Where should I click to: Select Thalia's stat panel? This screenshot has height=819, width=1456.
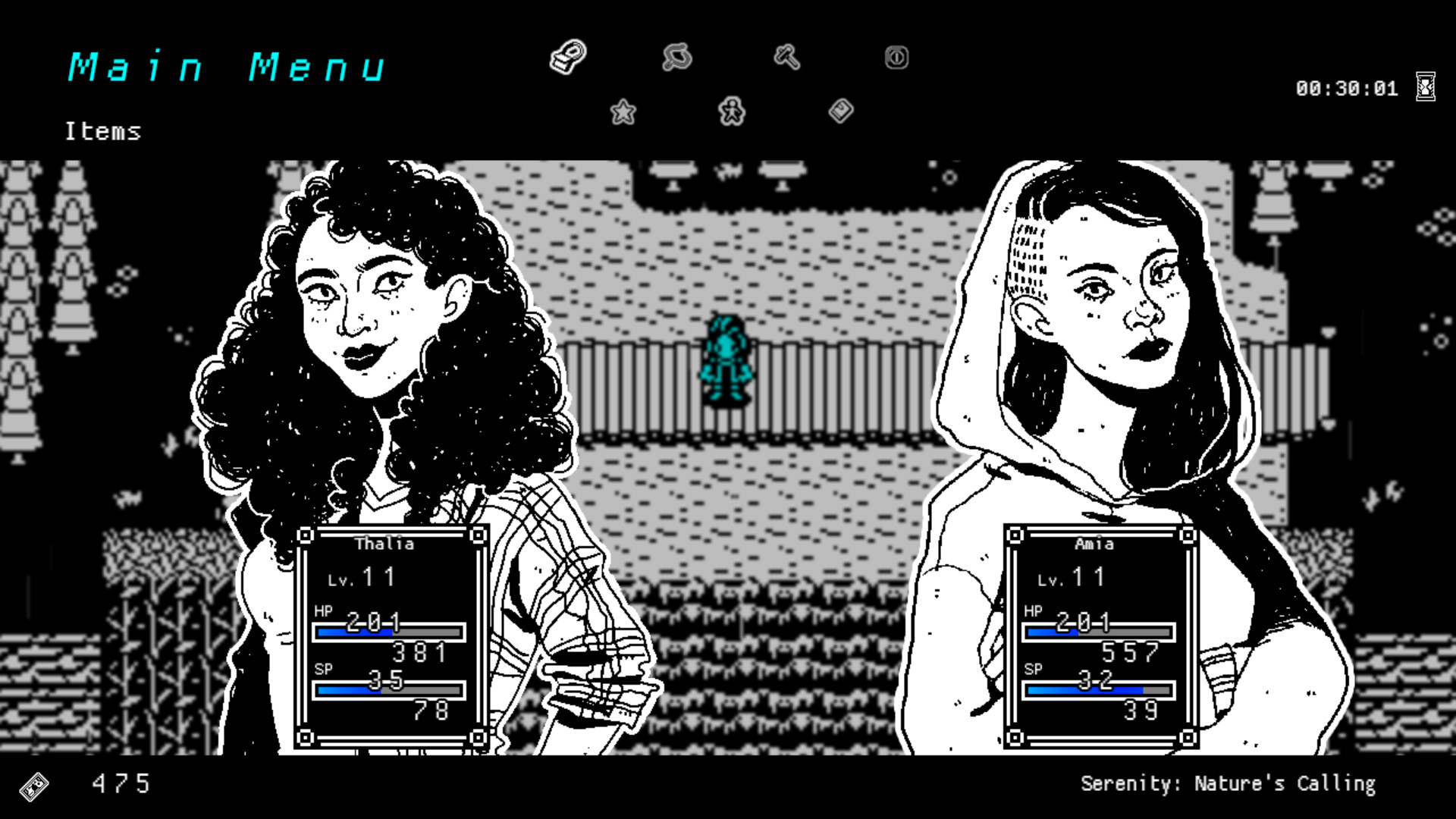(x=394, y=637)
